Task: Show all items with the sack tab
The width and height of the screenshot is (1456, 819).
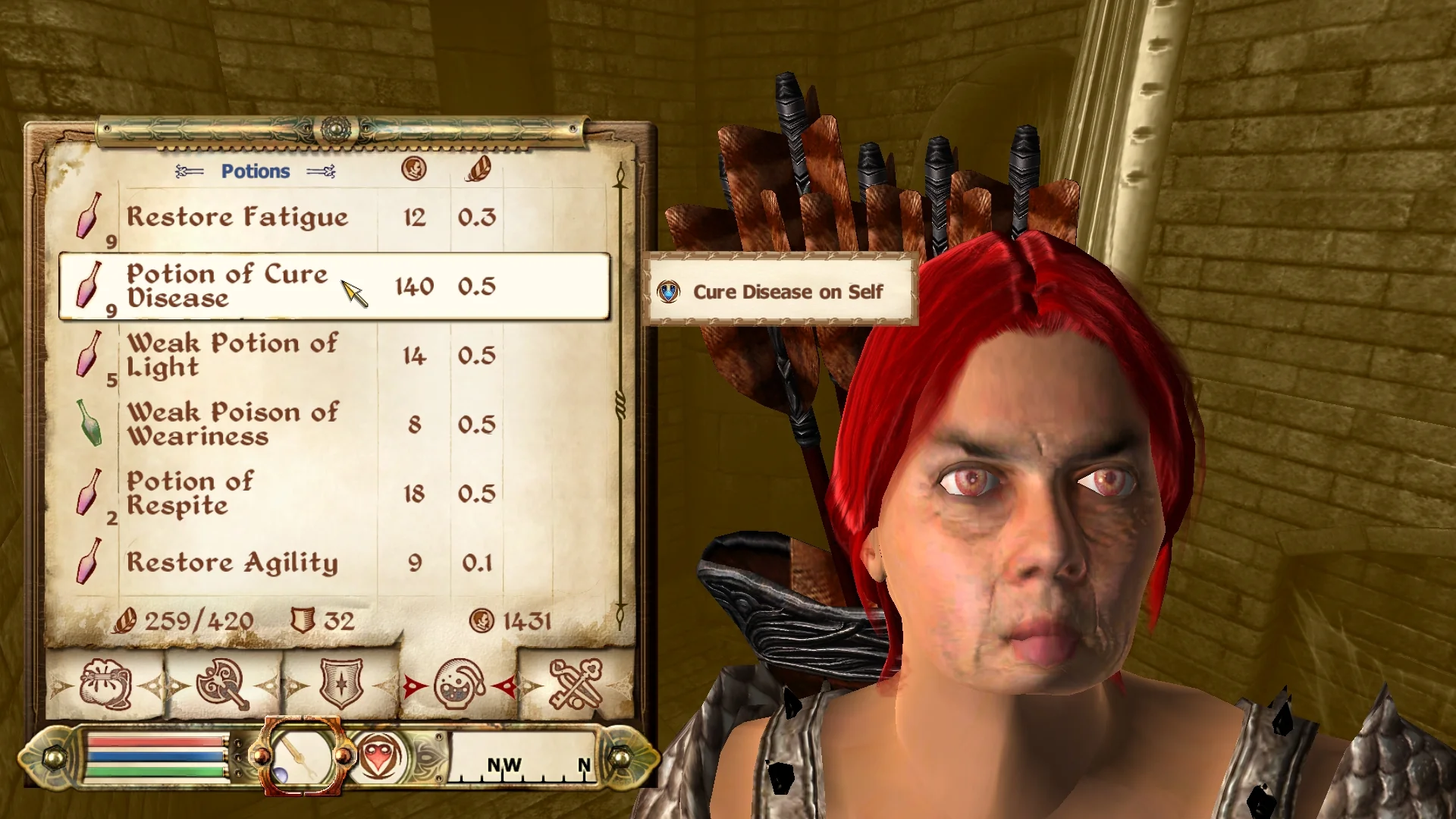Action: click(105, 685)
